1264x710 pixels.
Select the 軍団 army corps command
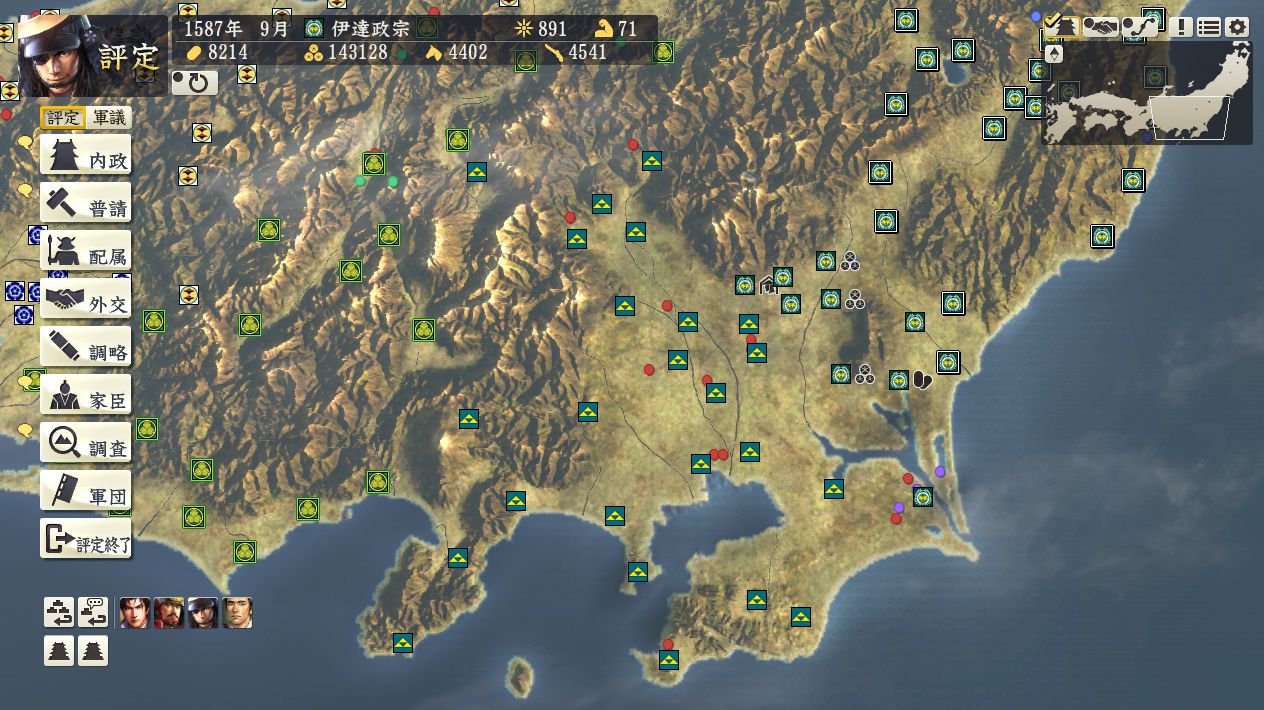(x=86, y=494)
